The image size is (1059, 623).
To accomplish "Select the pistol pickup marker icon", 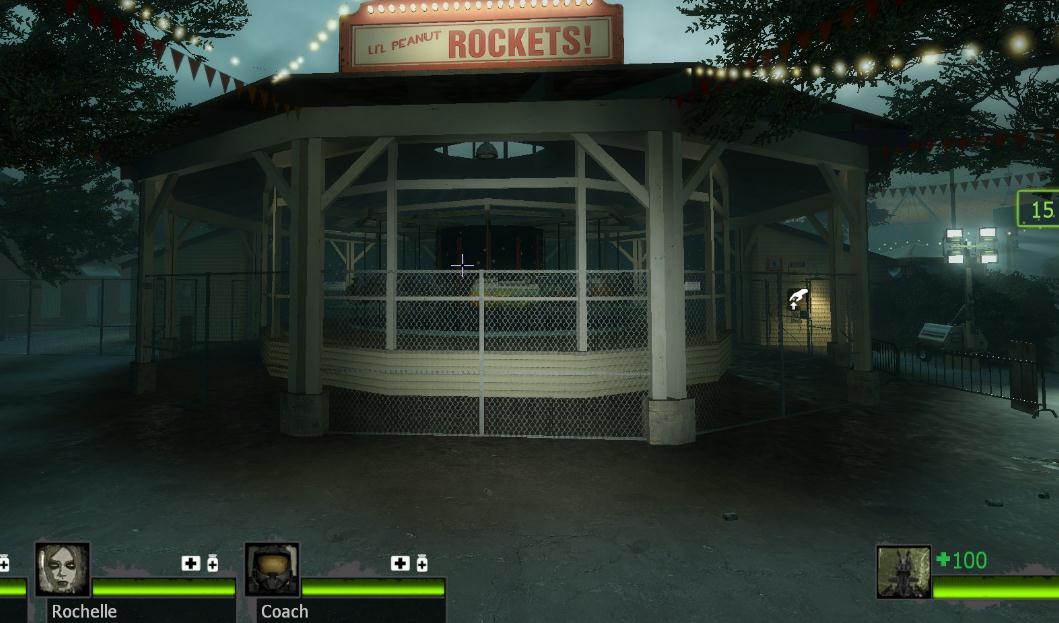I will 798,299.
